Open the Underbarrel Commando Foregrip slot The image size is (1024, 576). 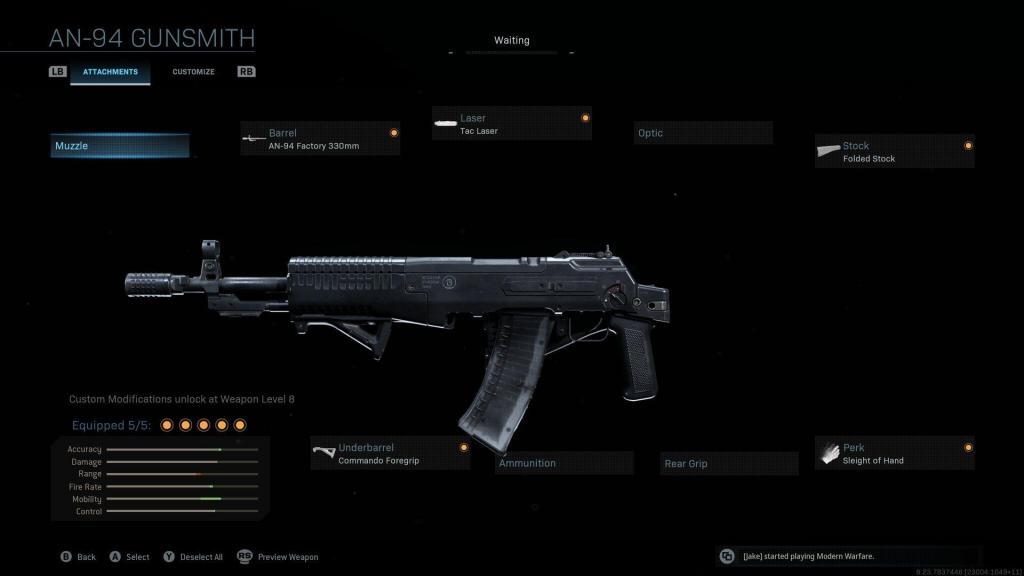(390, 454)
